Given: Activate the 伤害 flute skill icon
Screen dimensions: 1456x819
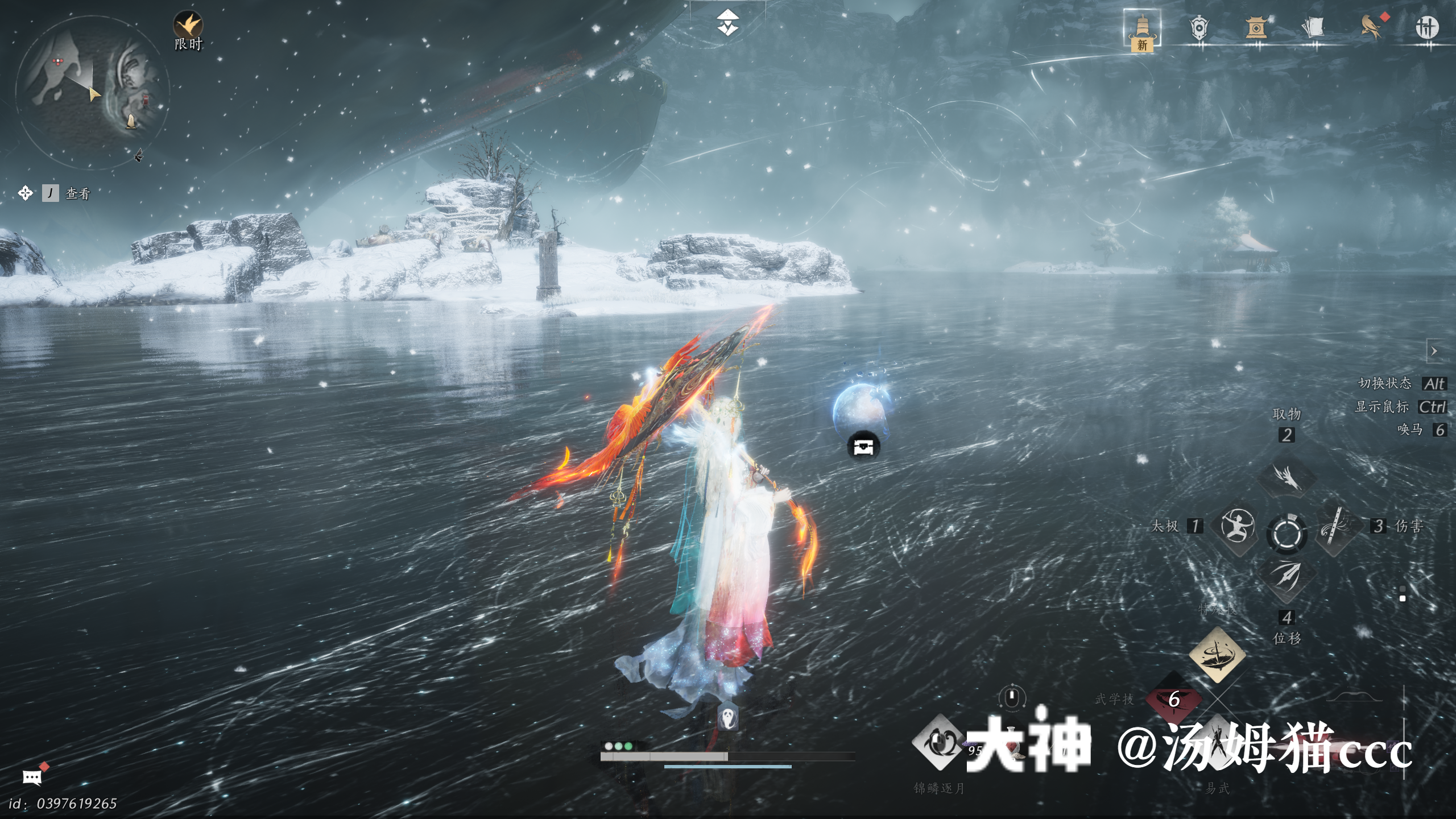Looking at the screenshot, I should (1335, 526).
